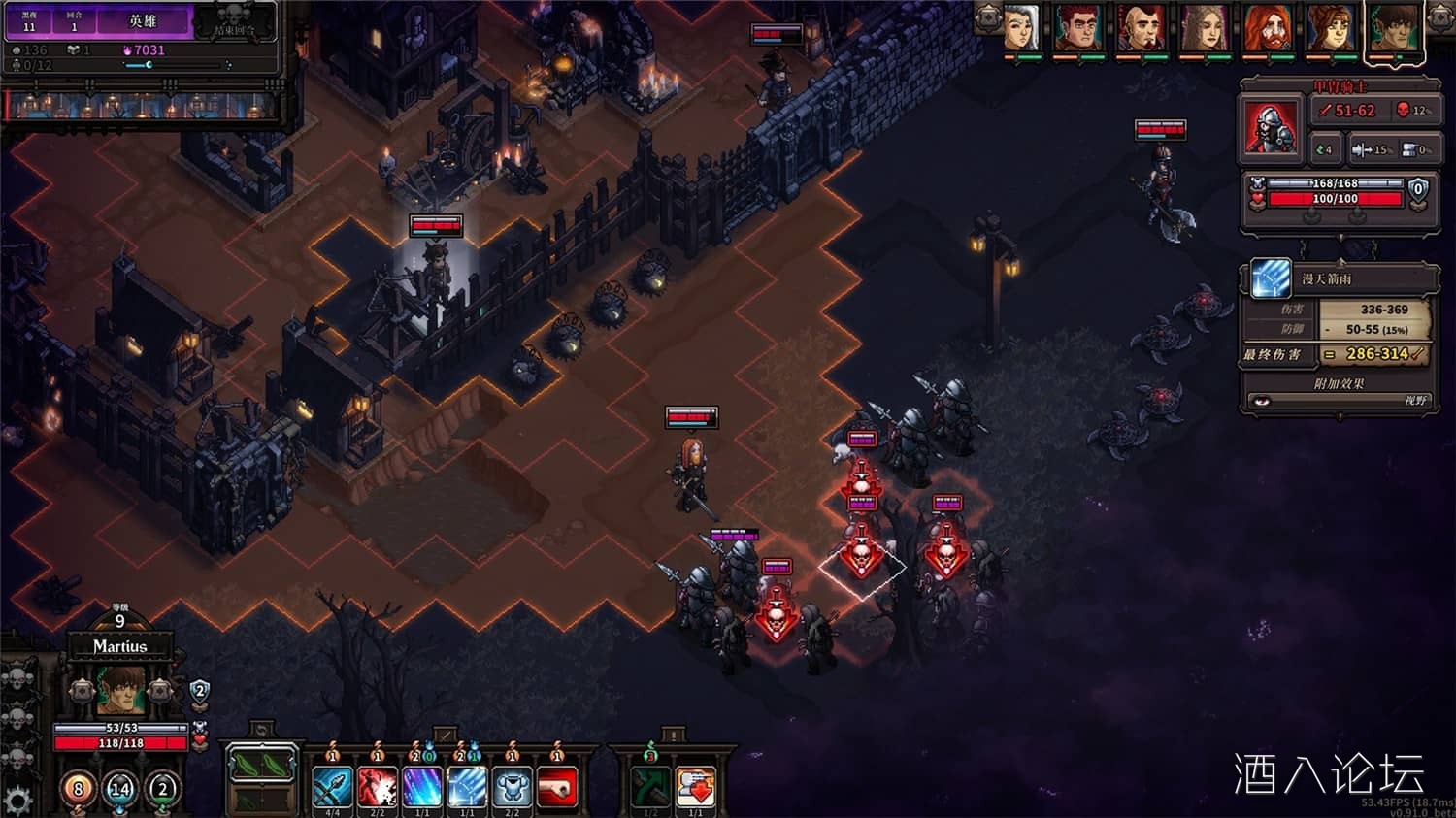1456x818 pixels.
Task: Select the long-haired blonde woman hero portrait
Action: 1204,27
